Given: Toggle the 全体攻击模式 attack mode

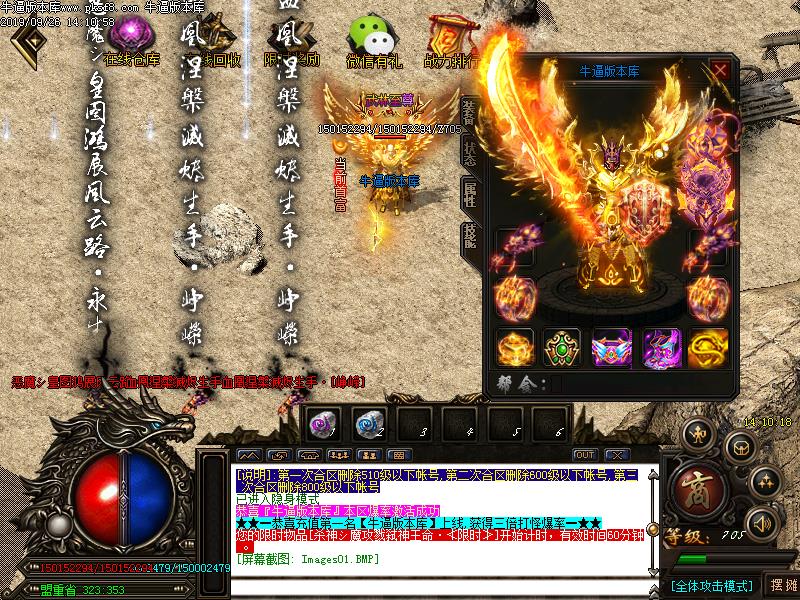Looking at the screenshot, I should coord(710,585).
